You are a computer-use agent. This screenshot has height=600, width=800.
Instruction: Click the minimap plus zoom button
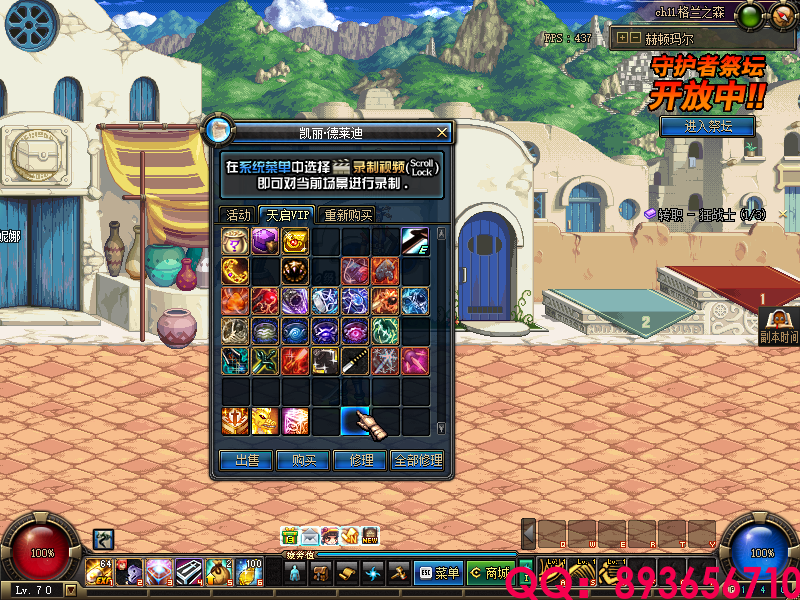(622, 38)
